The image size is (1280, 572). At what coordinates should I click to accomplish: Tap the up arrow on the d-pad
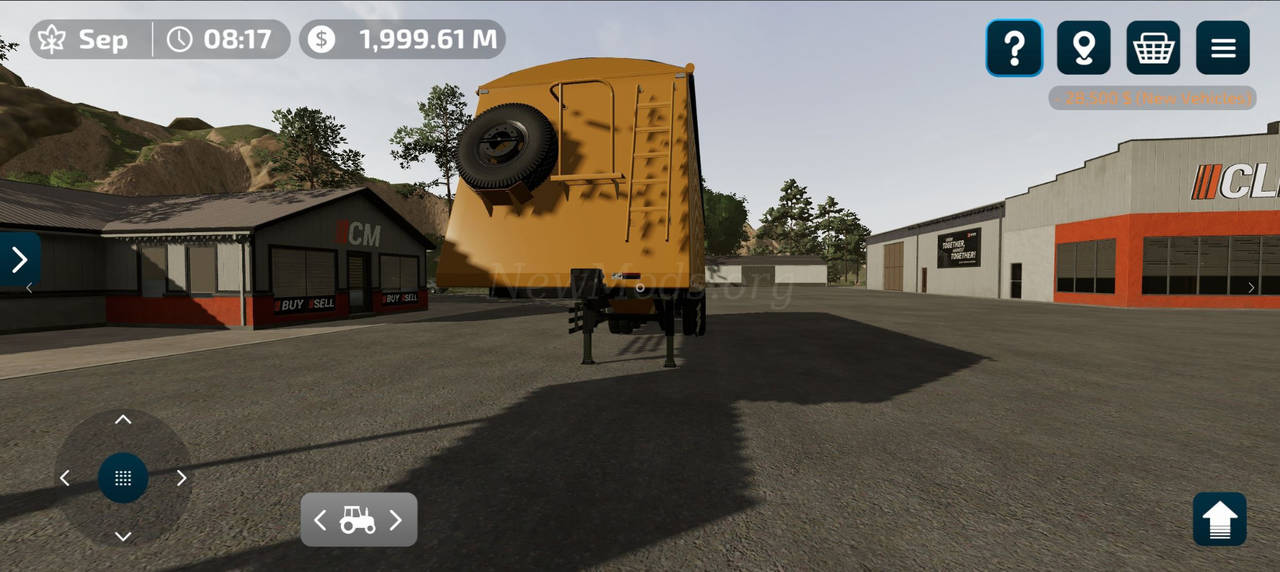point(123,420)
